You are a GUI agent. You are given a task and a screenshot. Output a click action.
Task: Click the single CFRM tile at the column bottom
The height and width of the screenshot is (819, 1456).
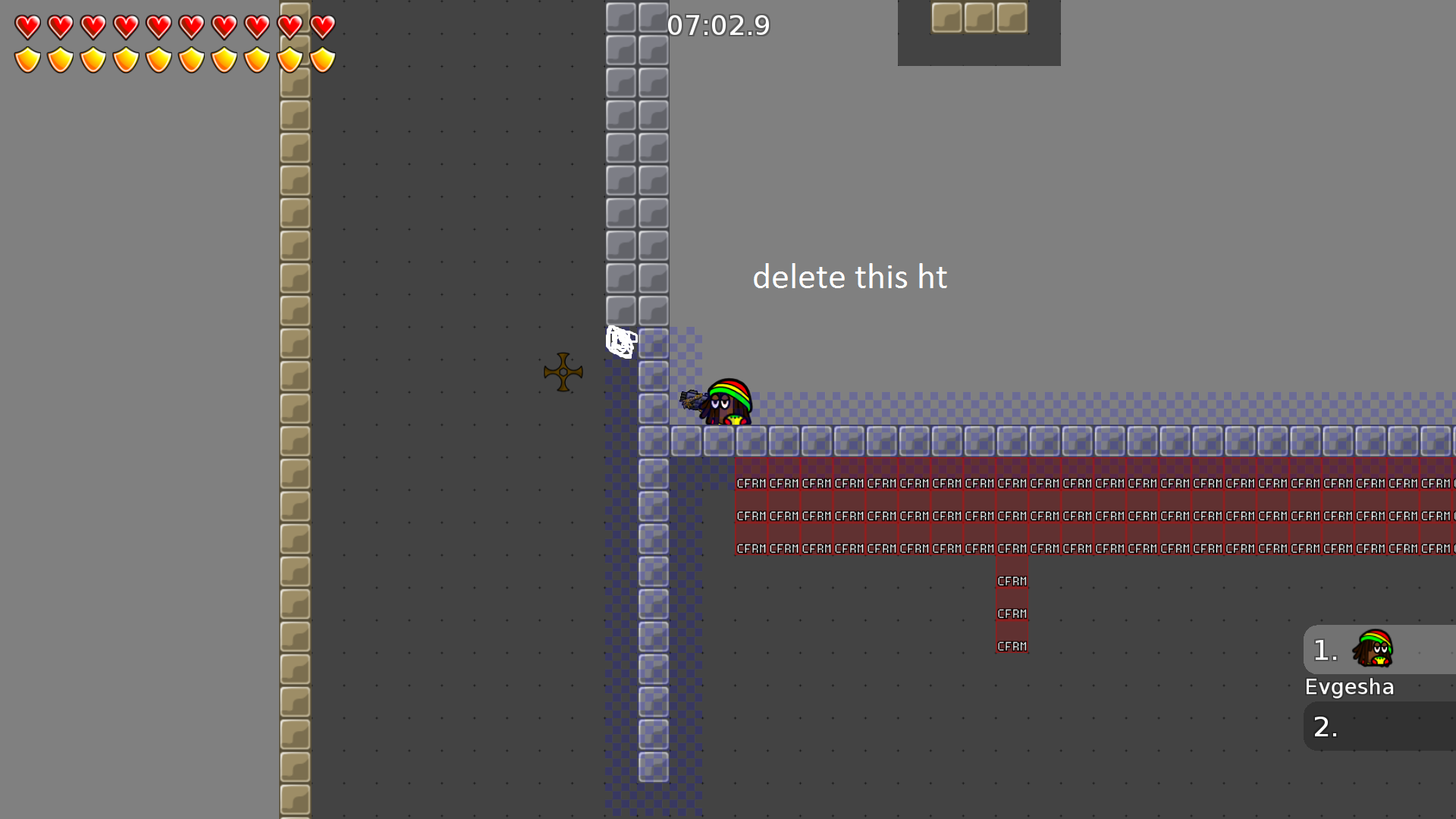1012,645
